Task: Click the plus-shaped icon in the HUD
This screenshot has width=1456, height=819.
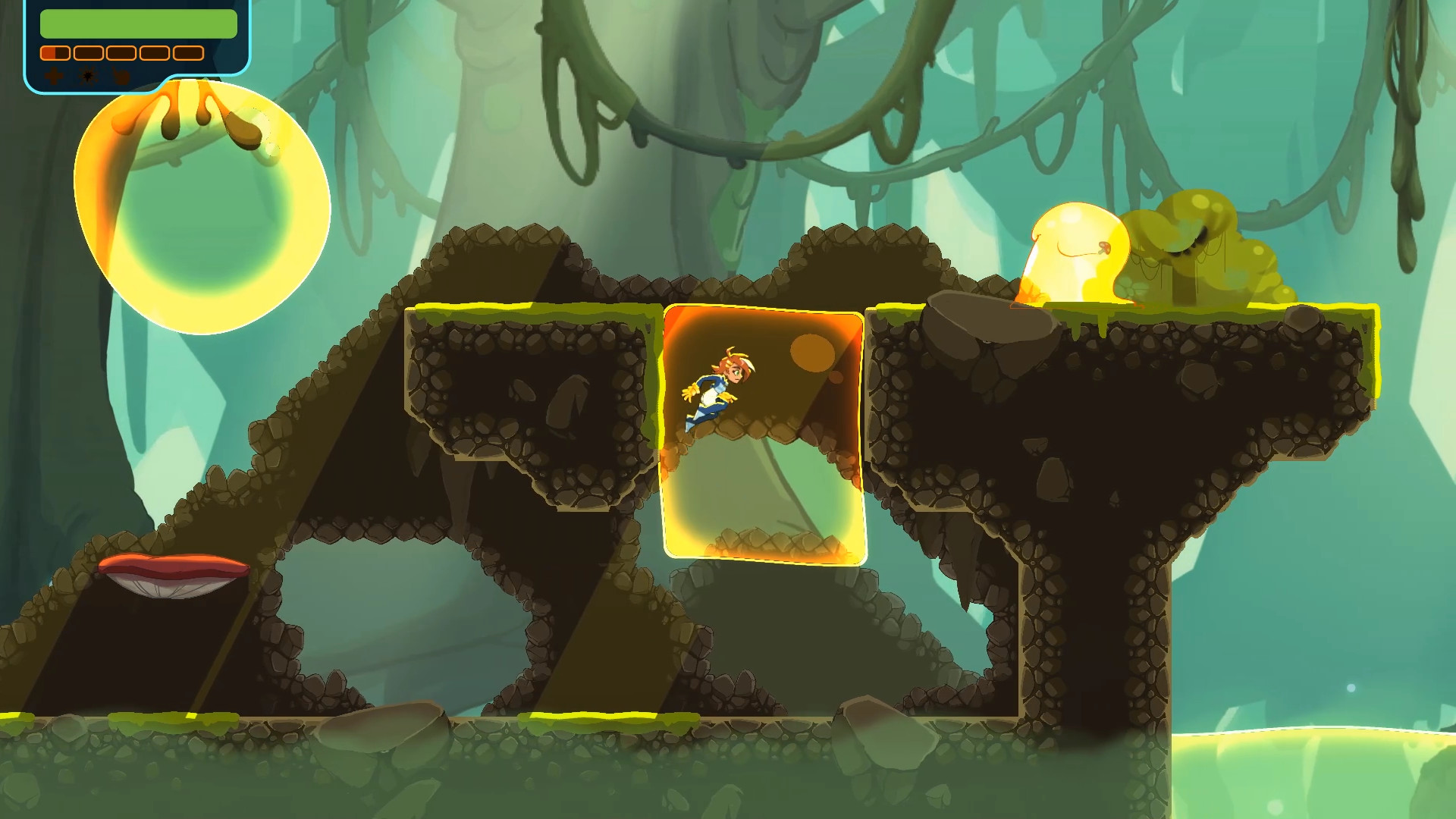Action: [55, 75]
